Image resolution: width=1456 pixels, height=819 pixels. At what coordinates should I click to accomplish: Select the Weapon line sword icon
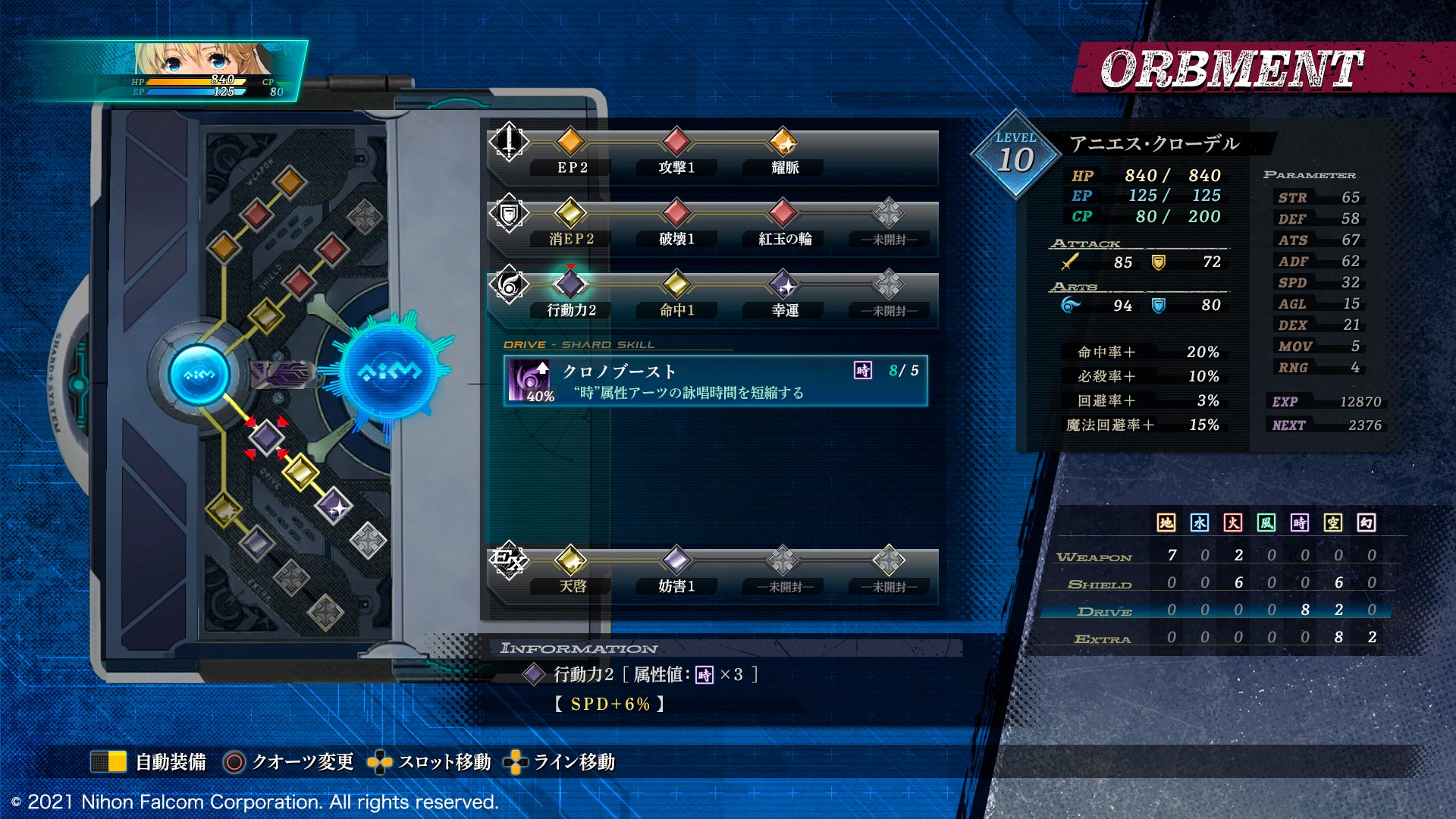[509, 142]
